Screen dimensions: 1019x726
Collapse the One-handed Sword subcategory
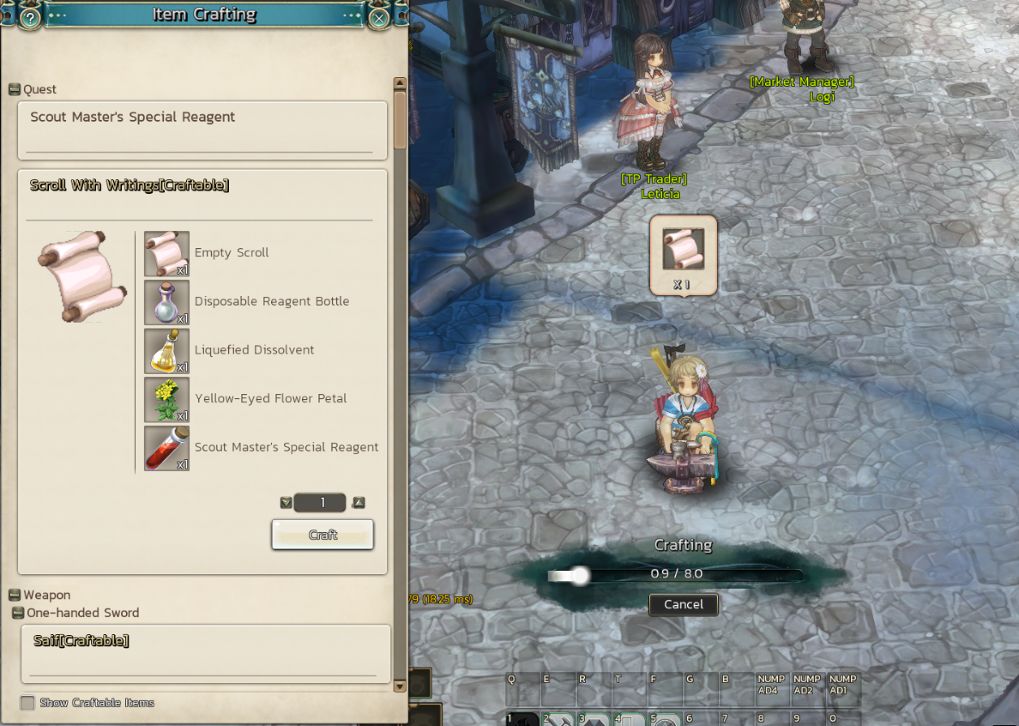coord(18,613)
